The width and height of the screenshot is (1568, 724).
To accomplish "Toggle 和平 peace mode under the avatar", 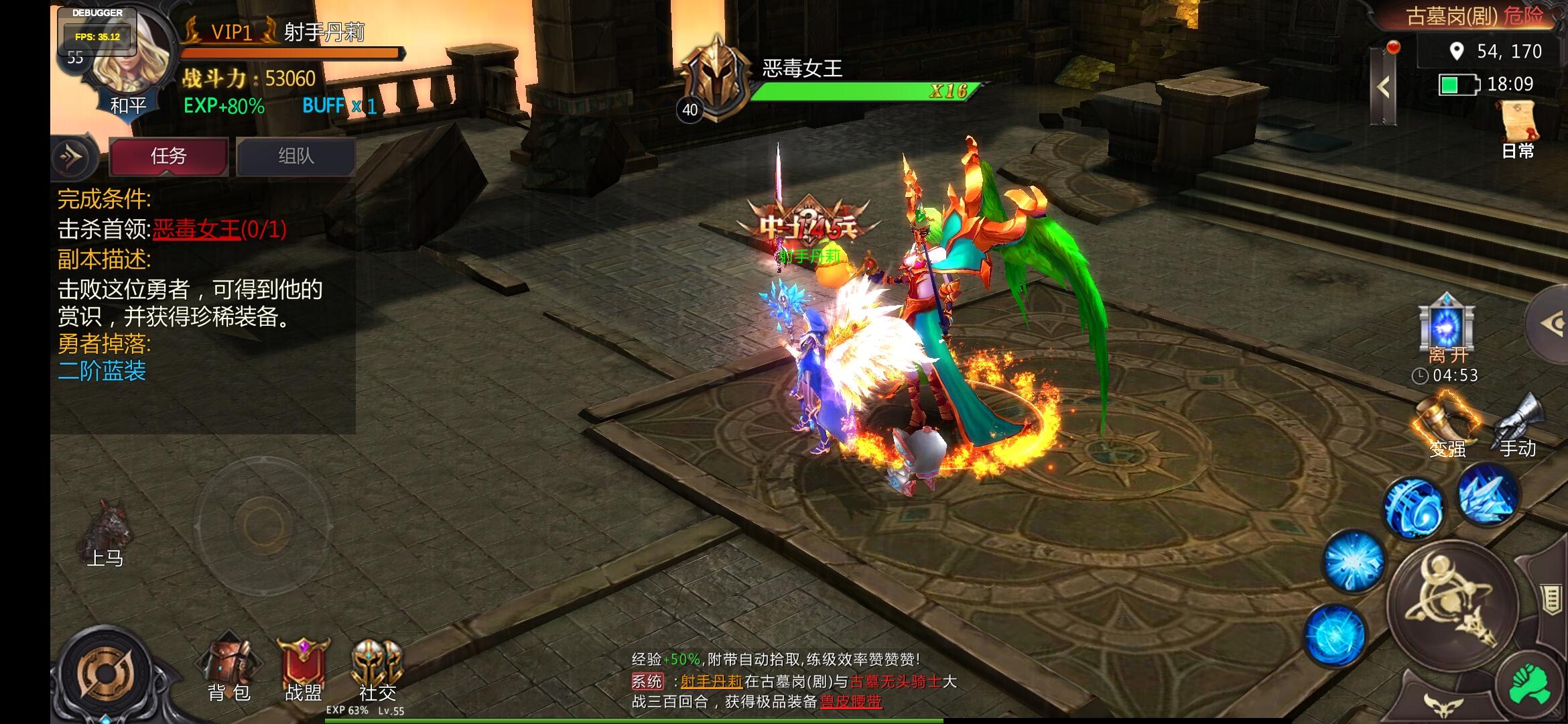I will tap(127, 104).
